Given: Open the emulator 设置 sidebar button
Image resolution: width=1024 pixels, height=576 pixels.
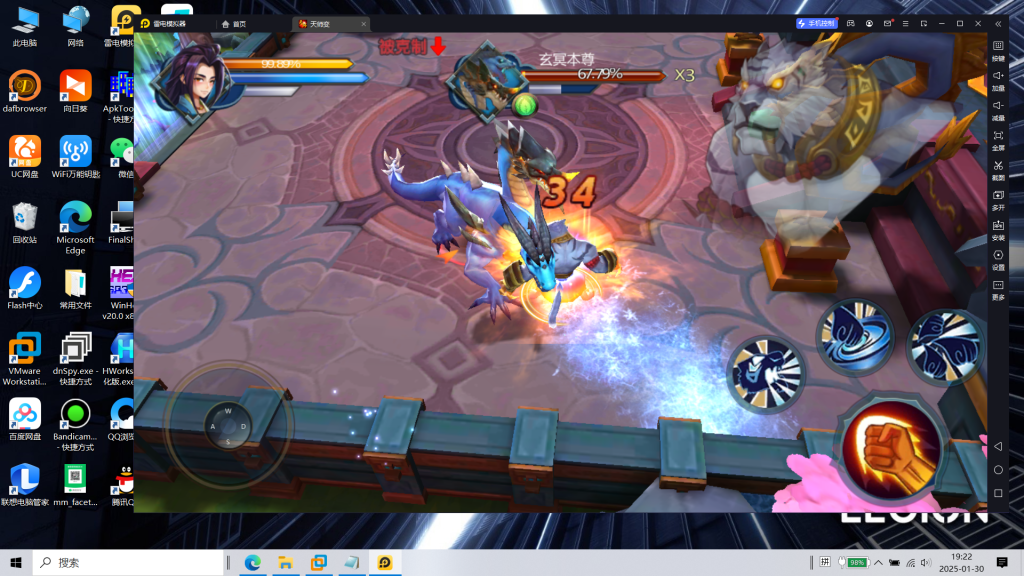Looking at the screenshot, I should (x=998, y=259).
